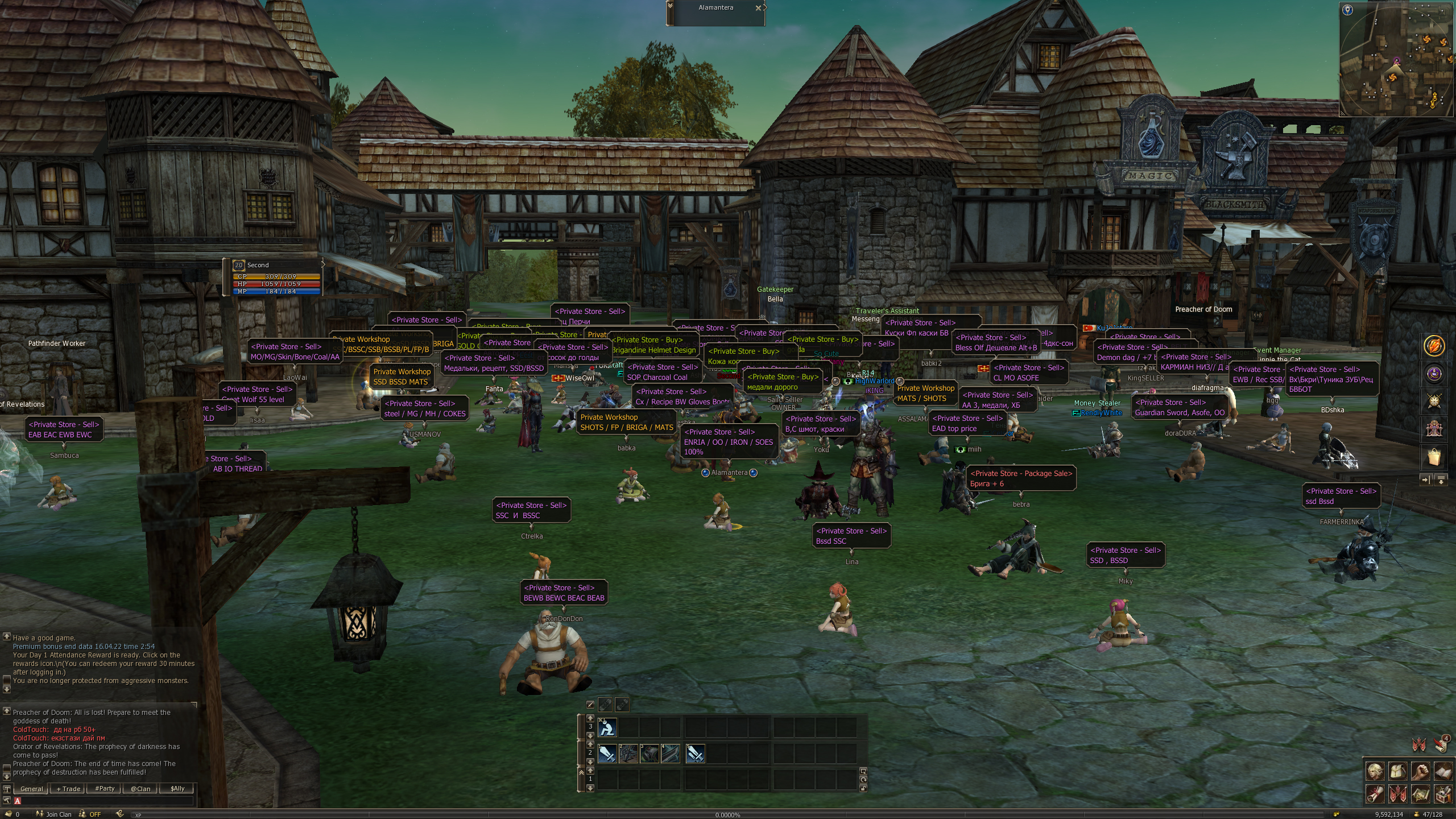Activate the orange lightning crystal icon
This screenshot has width=1456, height=819.
point(1434,346)
